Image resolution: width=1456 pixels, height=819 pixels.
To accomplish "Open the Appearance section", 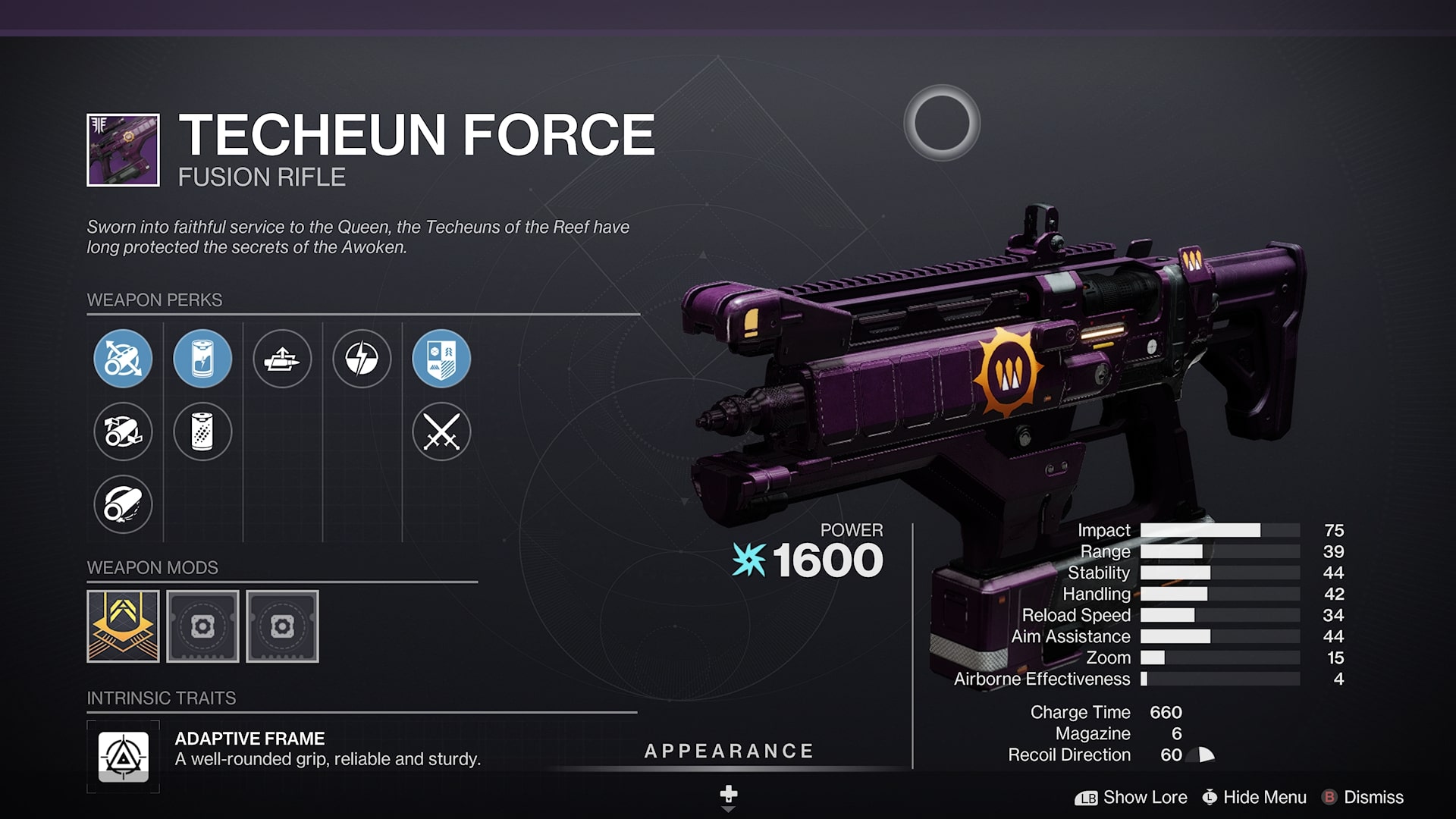I will 729,752.
